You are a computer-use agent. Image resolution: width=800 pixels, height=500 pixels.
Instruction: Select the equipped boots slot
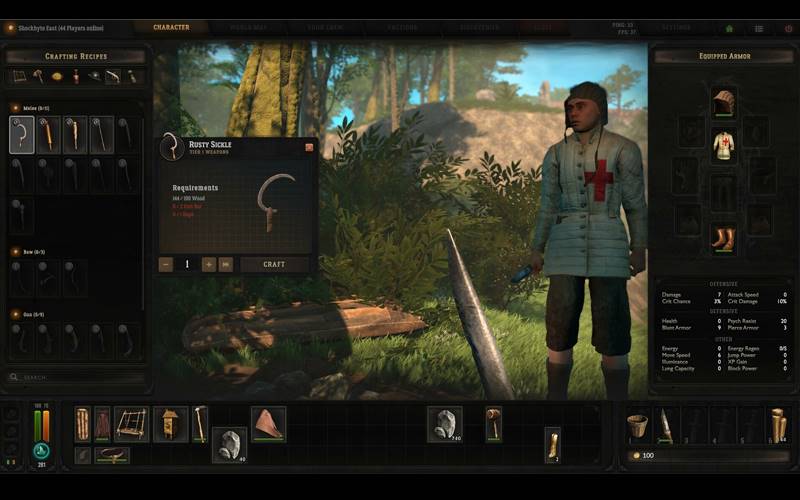pyautogui.click(x=723, y=238)
